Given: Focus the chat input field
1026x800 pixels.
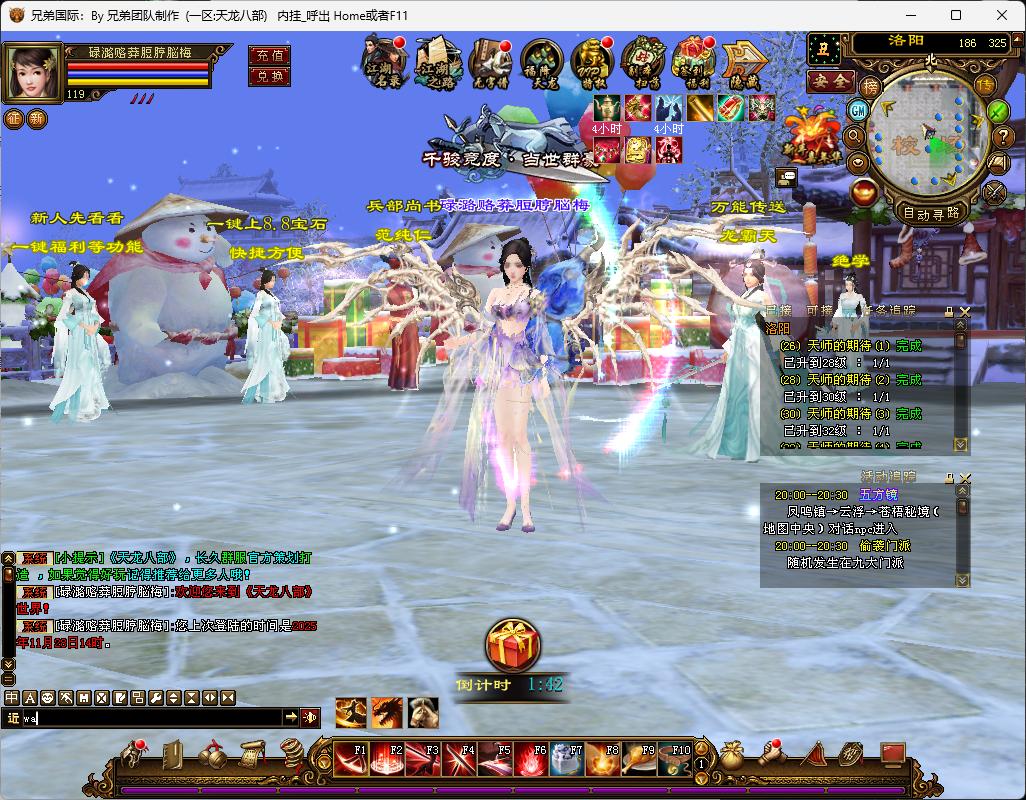Looking at the screenshot, I should [150, 717].
